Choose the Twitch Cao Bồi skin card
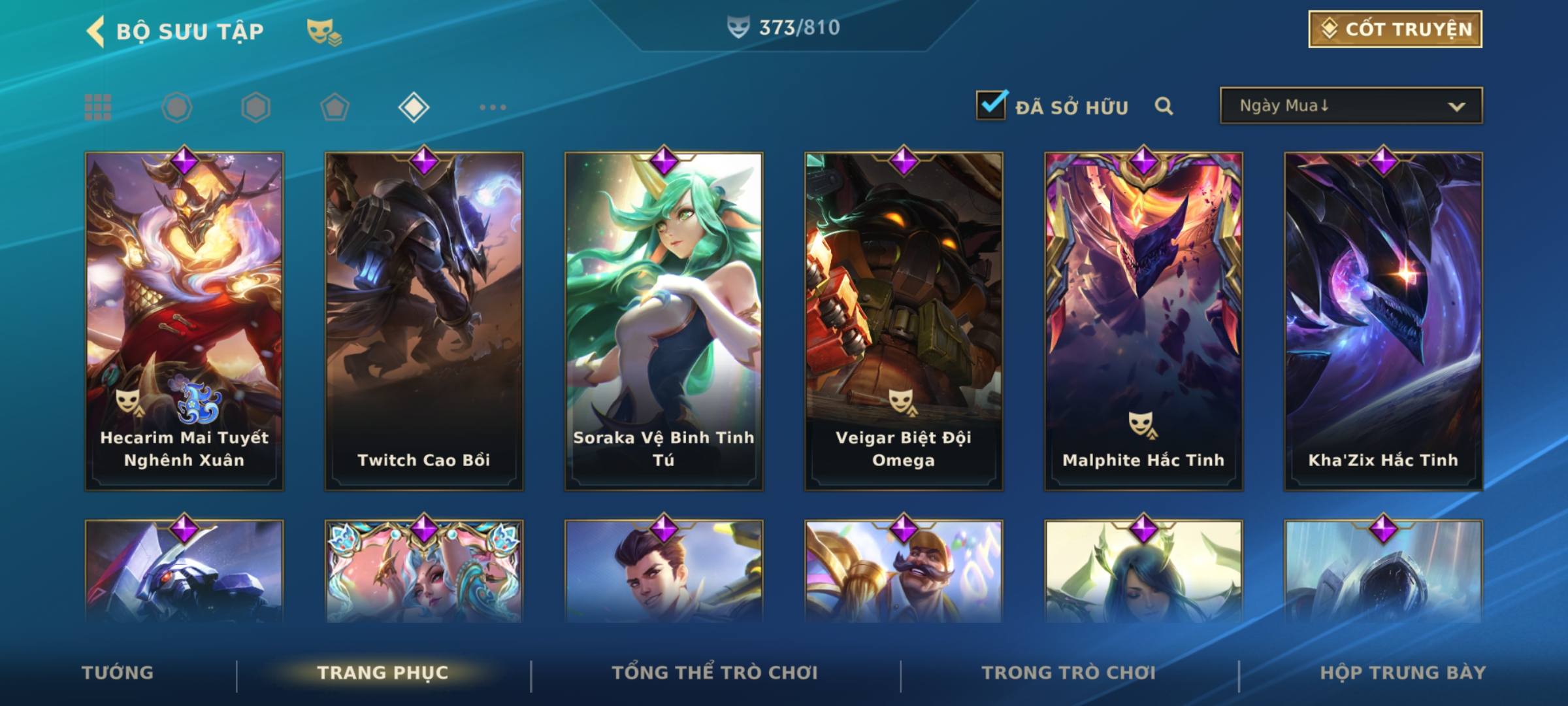Screen dimensions: 1568x706 click(424, 320)
